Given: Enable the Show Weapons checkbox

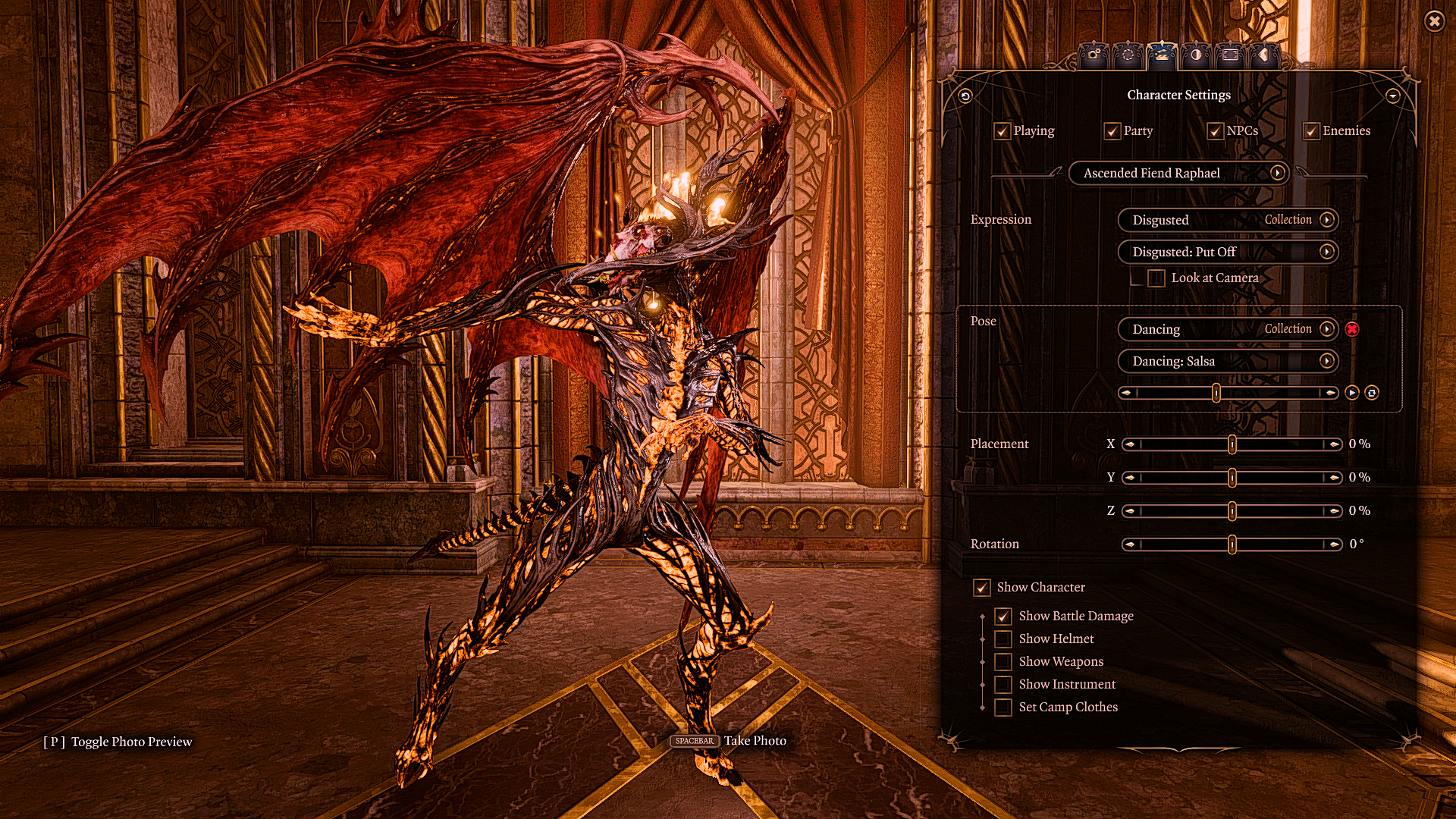Looking at the screenshot, I should click(1003, 662).
